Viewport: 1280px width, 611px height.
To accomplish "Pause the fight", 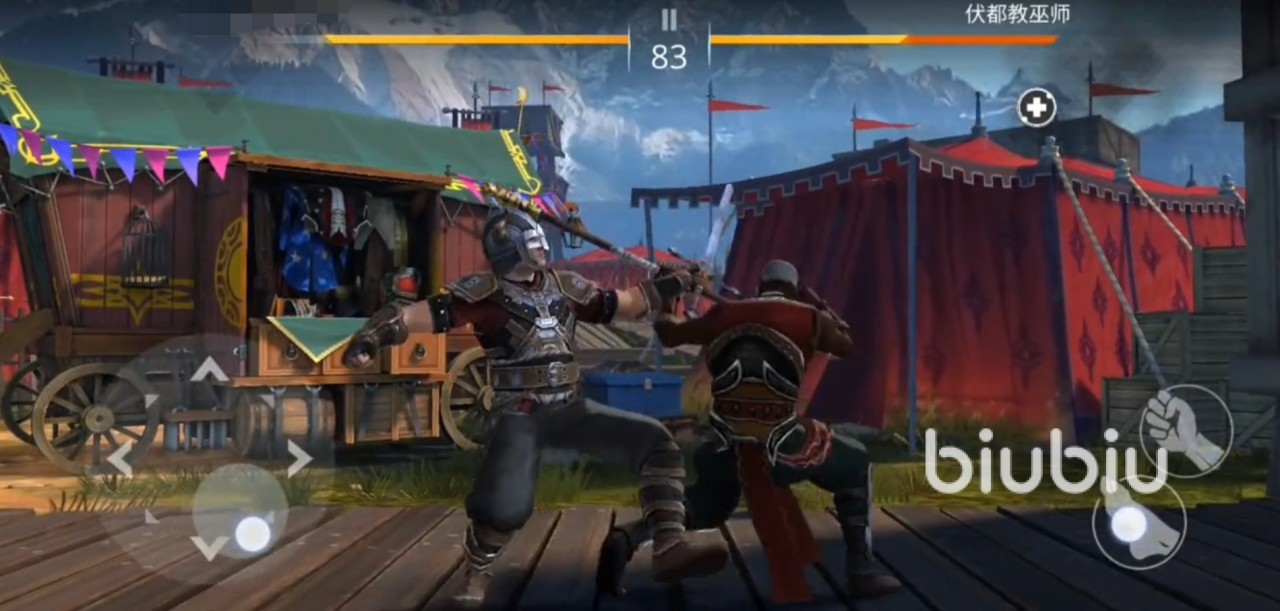I will coord(669,19).
